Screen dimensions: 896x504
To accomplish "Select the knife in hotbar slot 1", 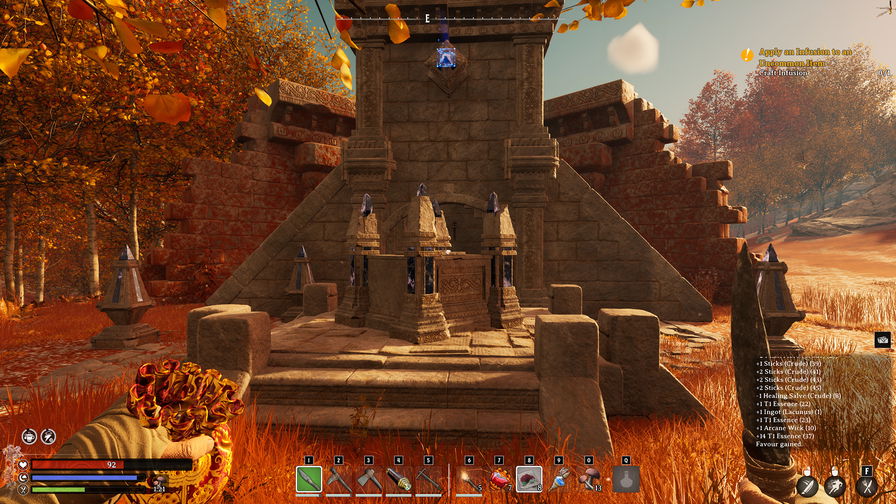I will [309, 480].
